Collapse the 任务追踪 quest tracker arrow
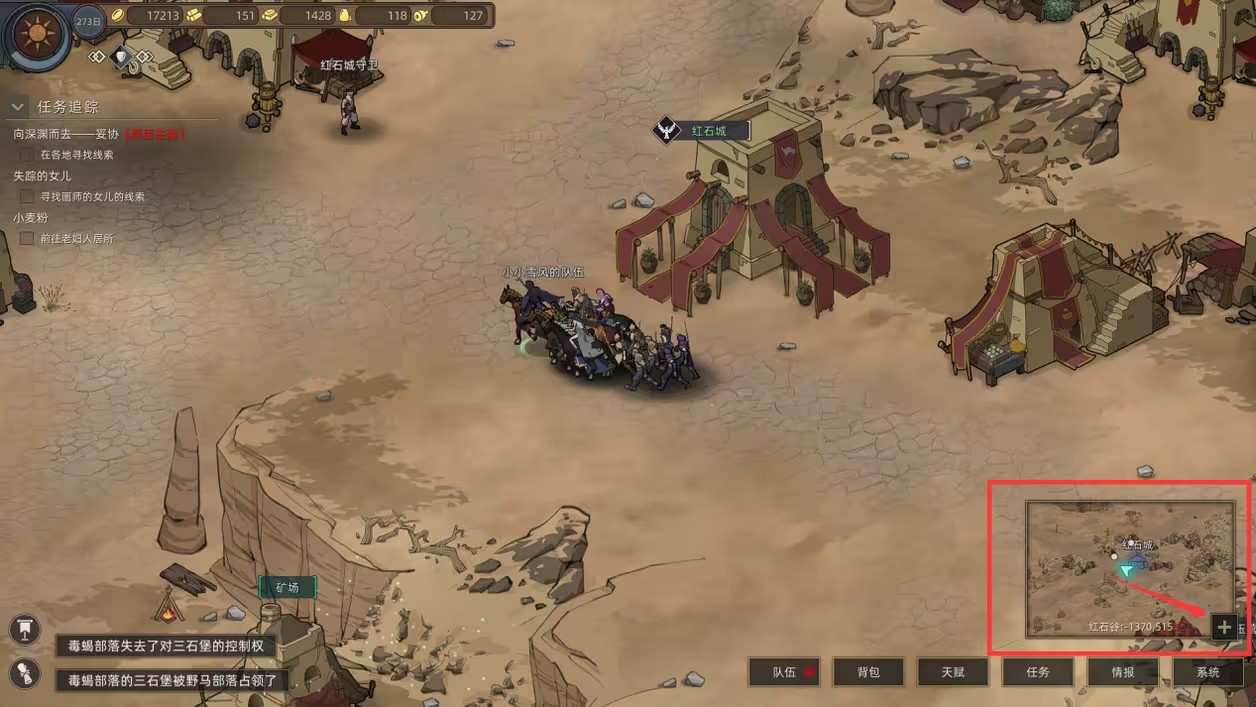 [x=18, y=107]
